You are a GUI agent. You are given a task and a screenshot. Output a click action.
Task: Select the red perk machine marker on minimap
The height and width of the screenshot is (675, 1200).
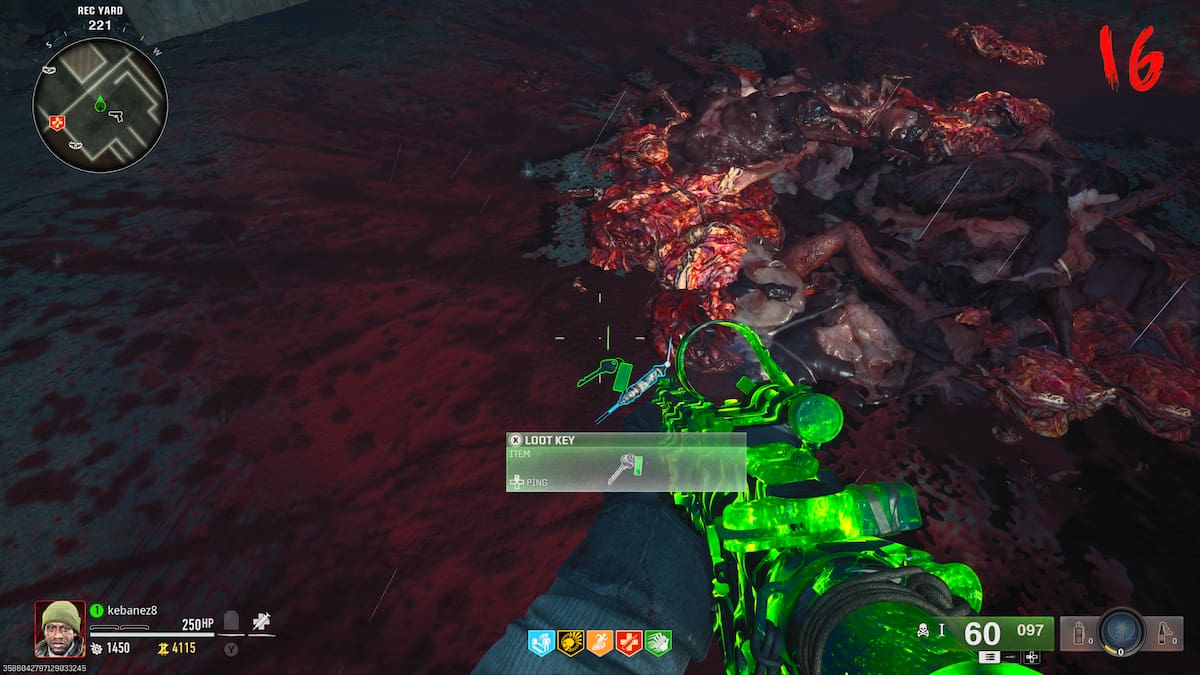click(x=55, y=122)
